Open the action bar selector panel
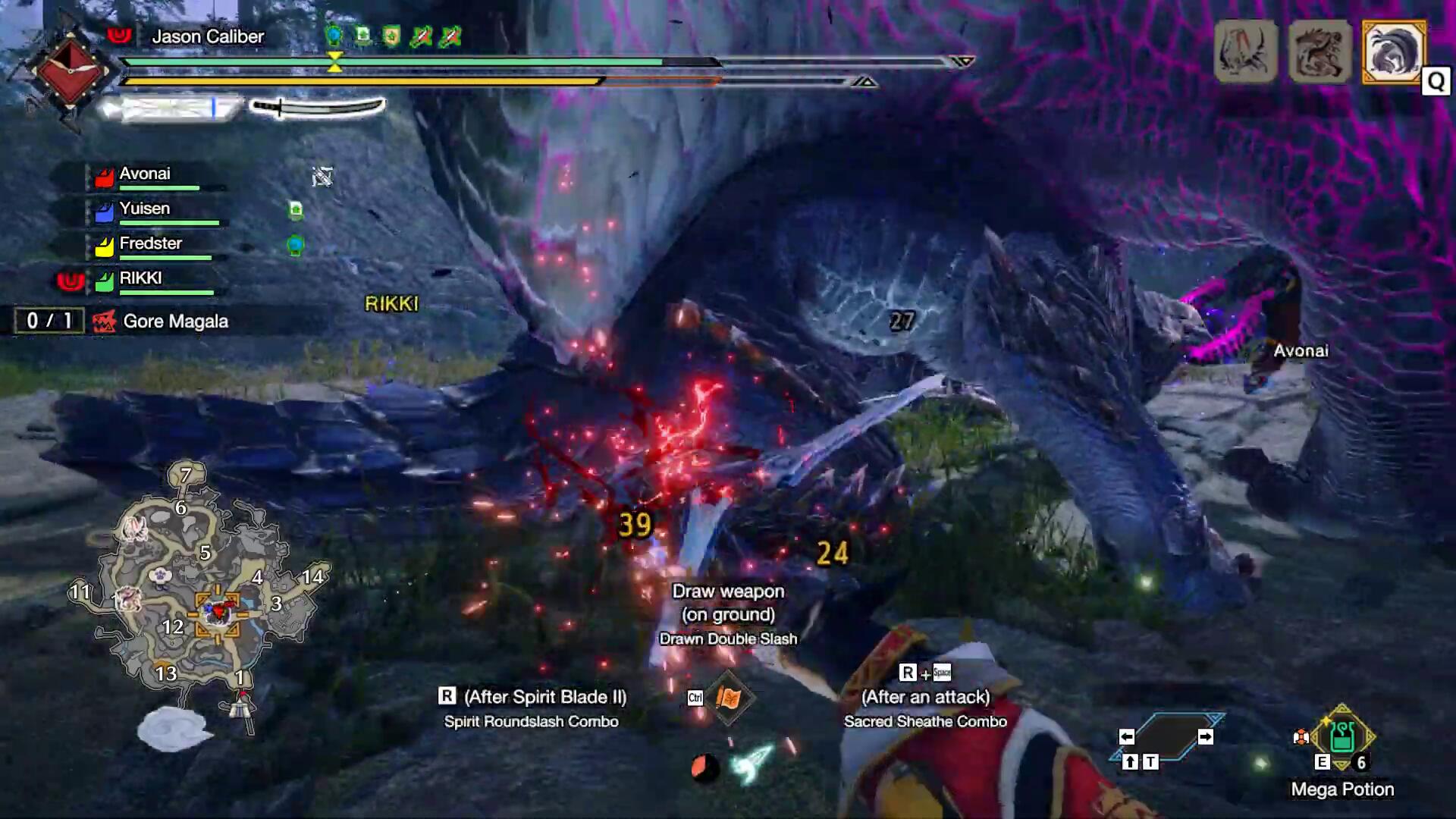This screenshot has height=819, width=1456. (1166, 737)
